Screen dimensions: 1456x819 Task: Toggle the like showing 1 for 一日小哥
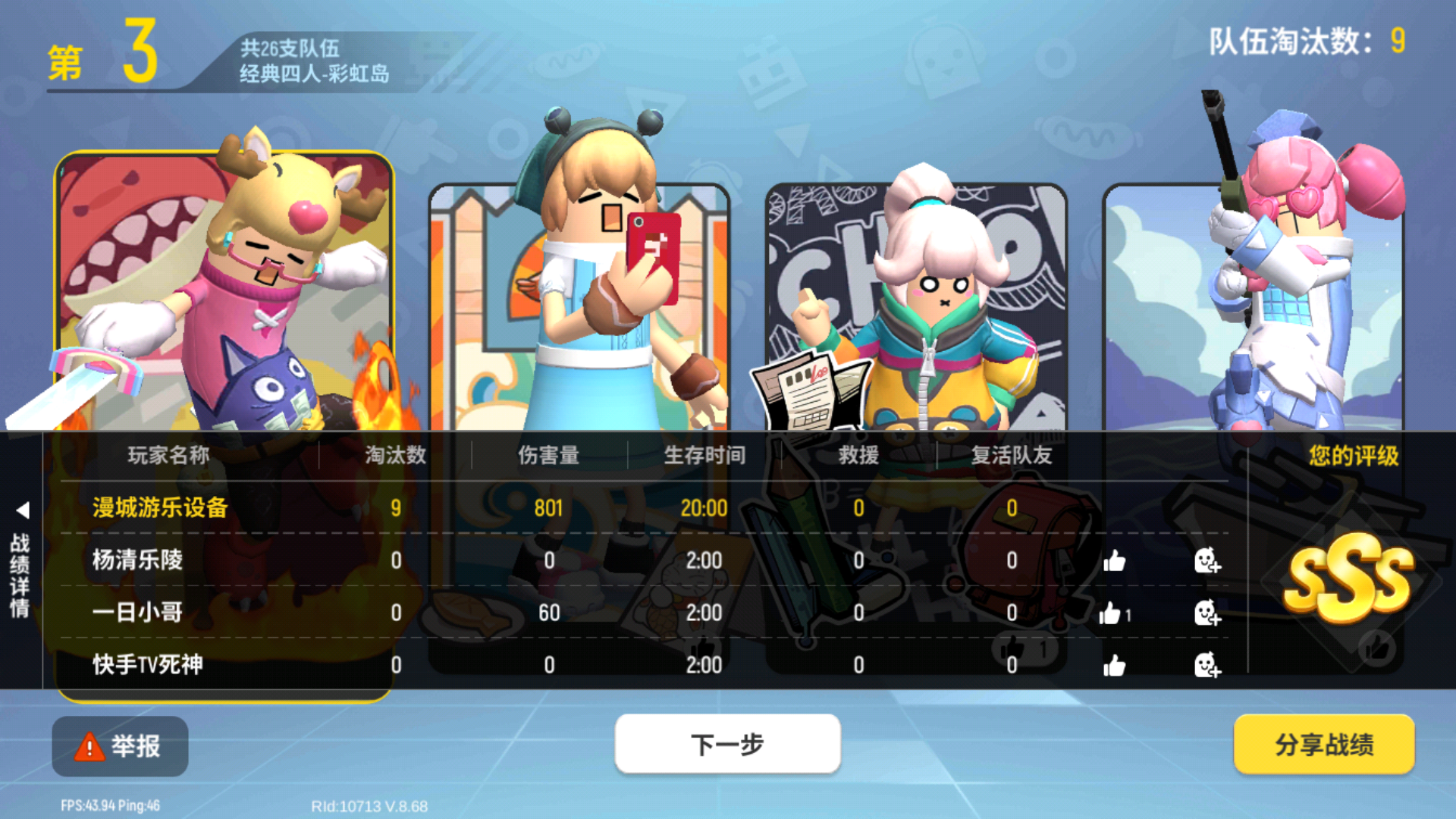pyautogui.click(x=1112, y=613)
